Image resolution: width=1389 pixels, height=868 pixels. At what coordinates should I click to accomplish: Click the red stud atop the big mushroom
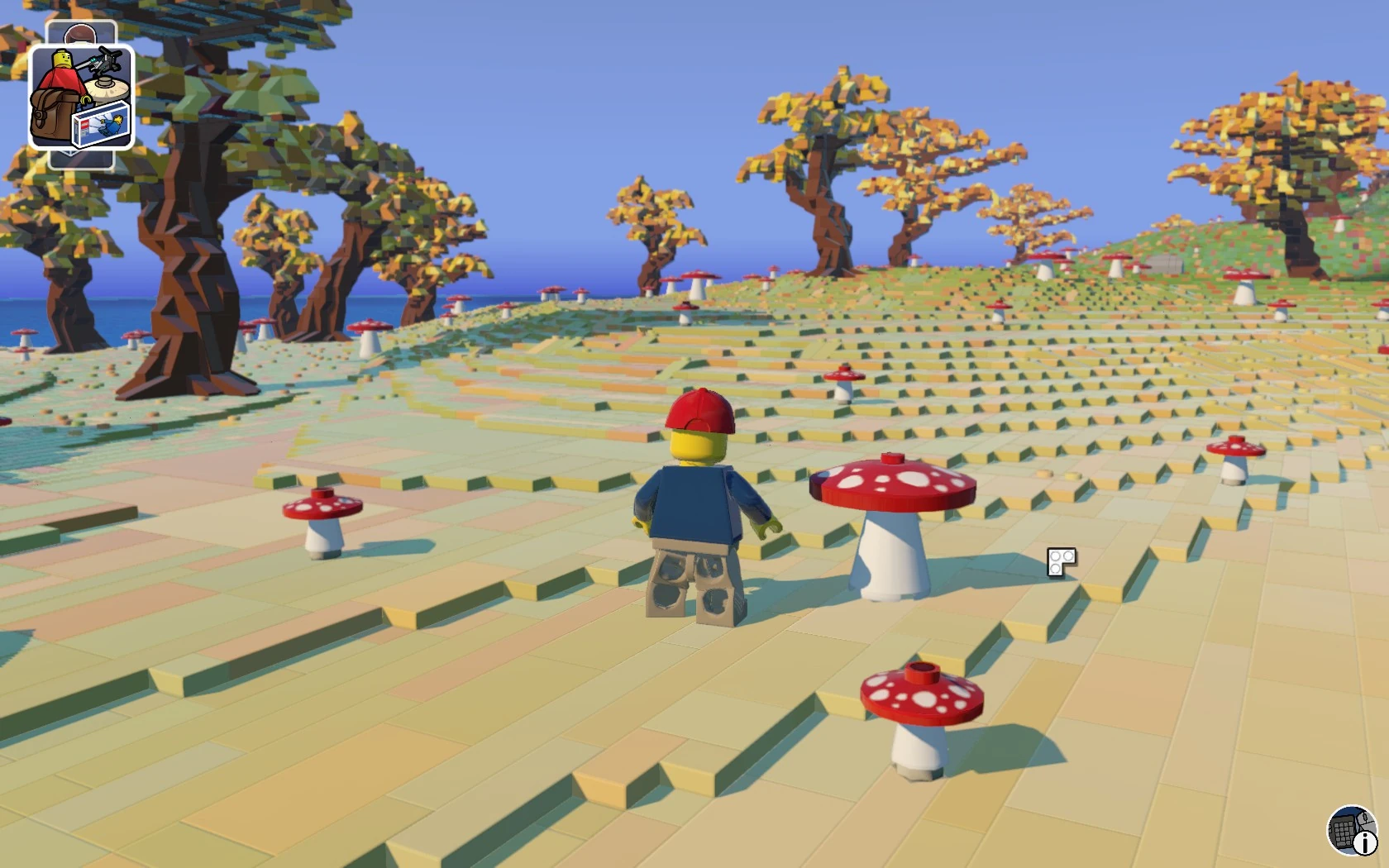[891, 459]
